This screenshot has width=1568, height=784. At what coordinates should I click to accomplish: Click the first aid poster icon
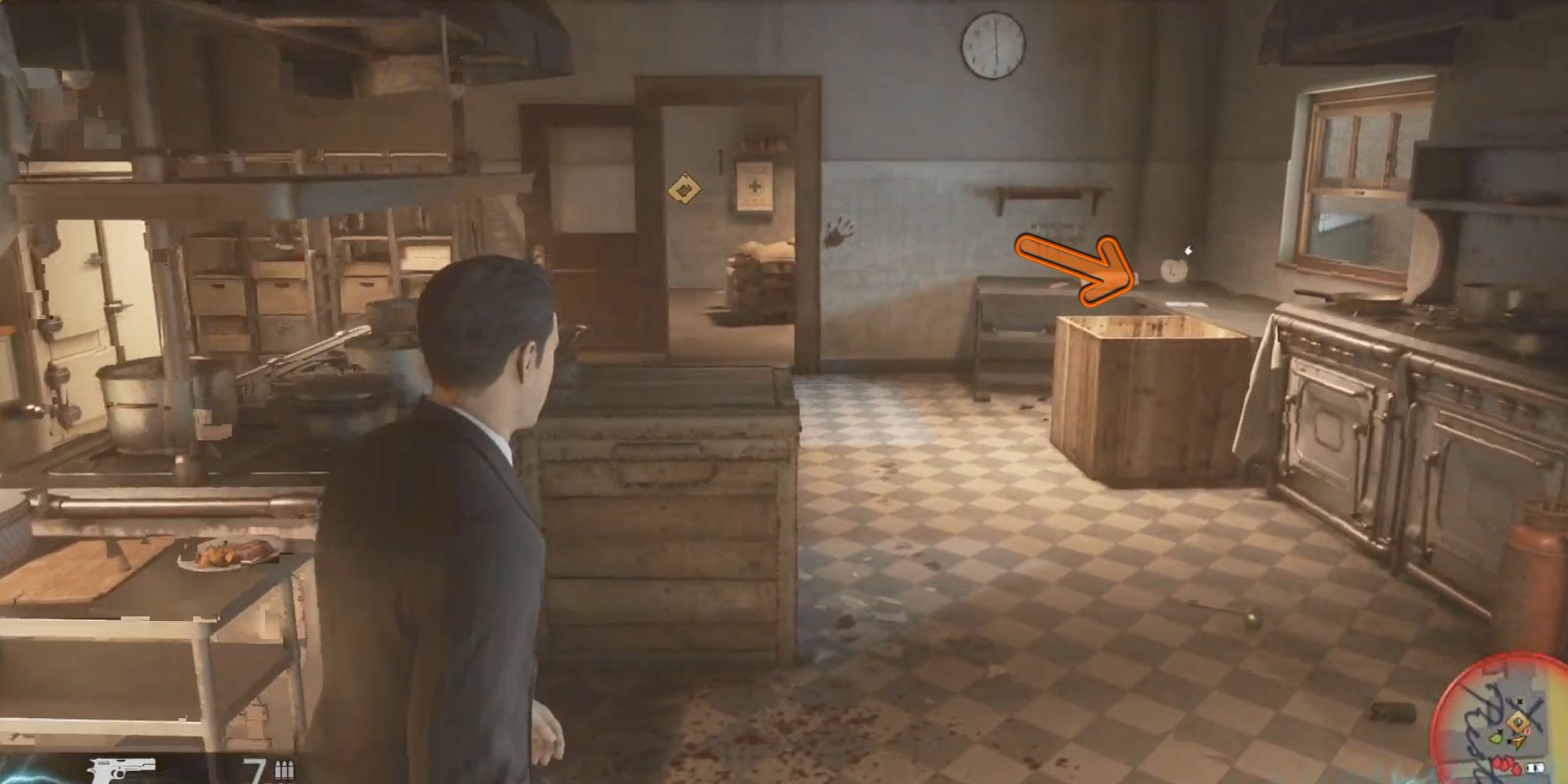pyautogui.click(x=752, y=186)
